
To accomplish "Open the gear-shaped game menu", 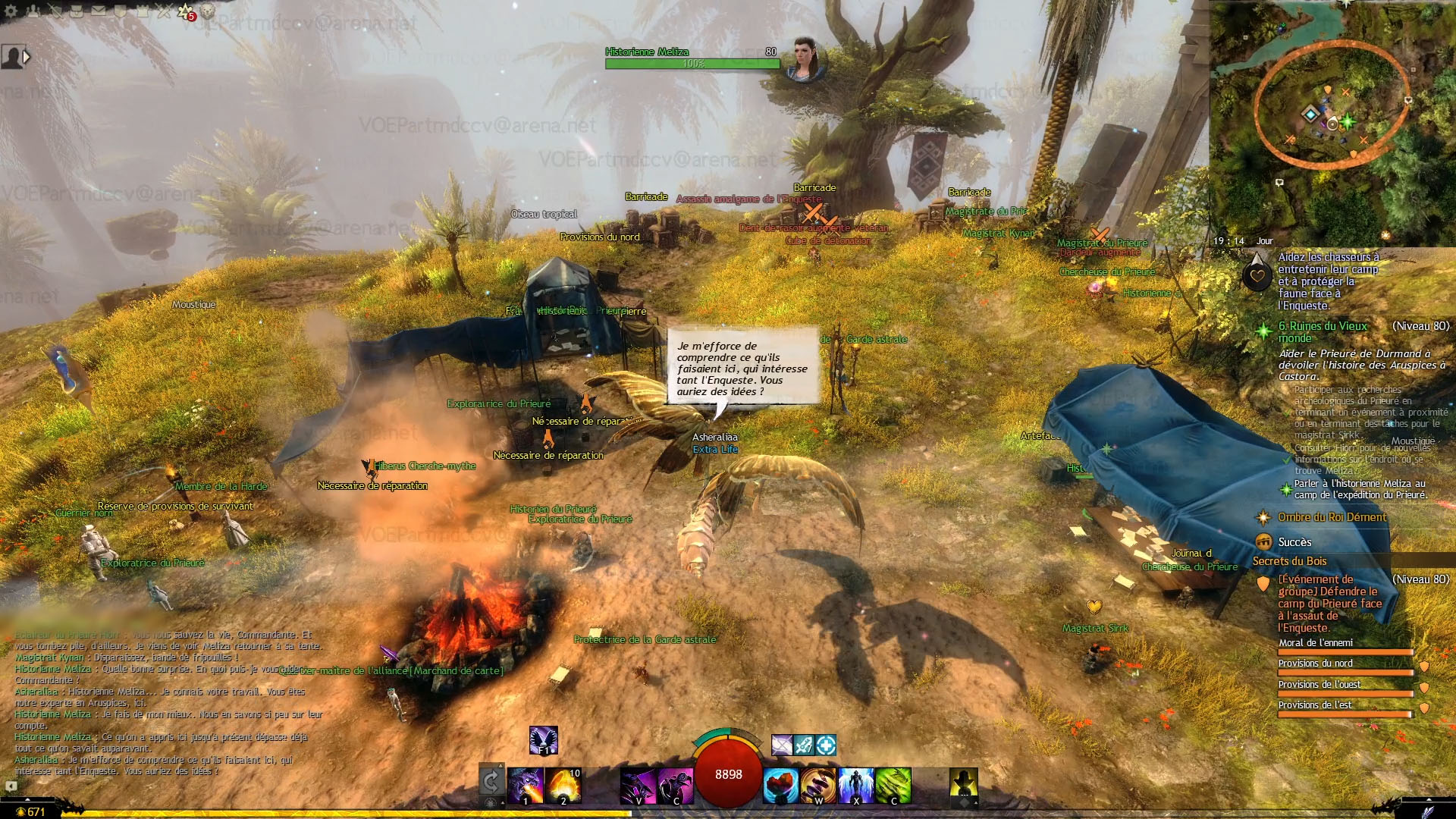I will [x=11, y=11].
